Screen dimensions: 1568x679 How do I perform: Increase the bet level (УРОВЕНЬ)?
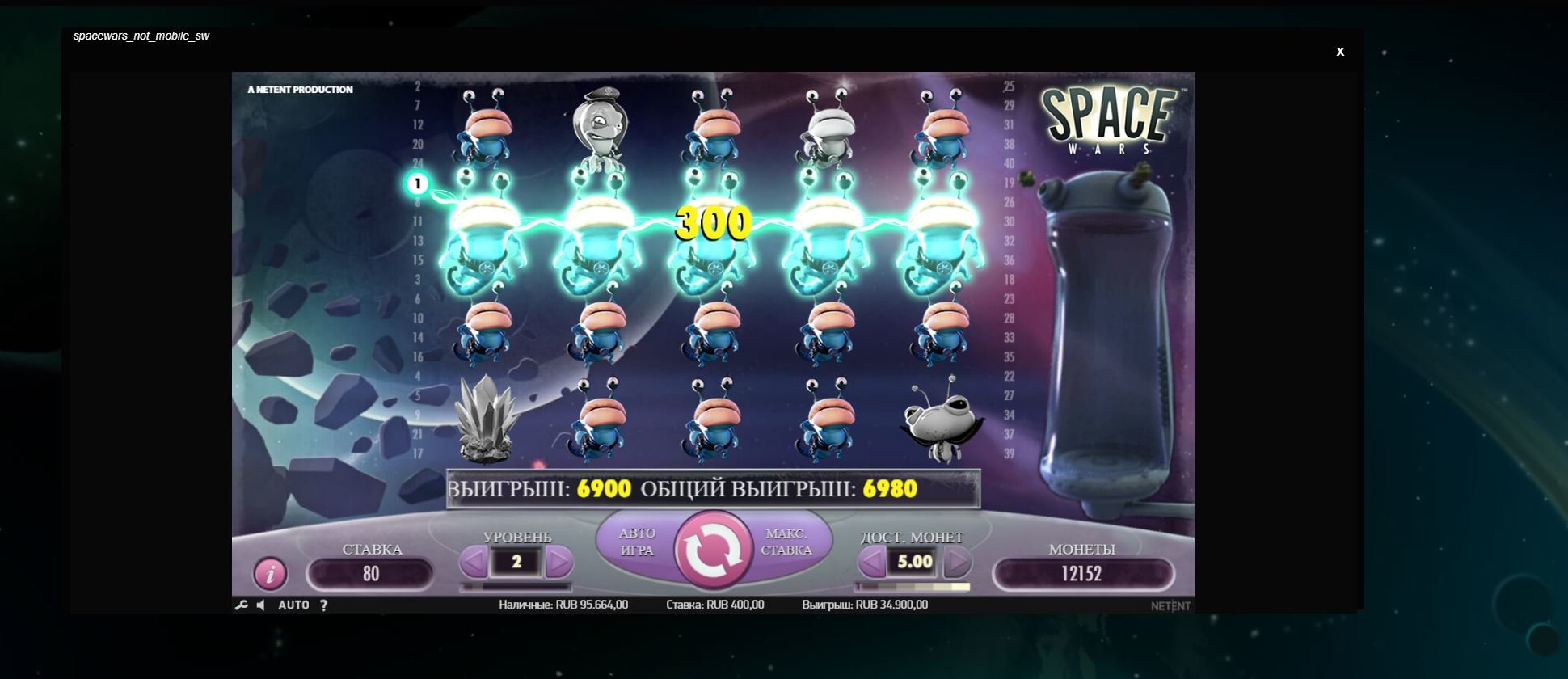click(558, 562)
